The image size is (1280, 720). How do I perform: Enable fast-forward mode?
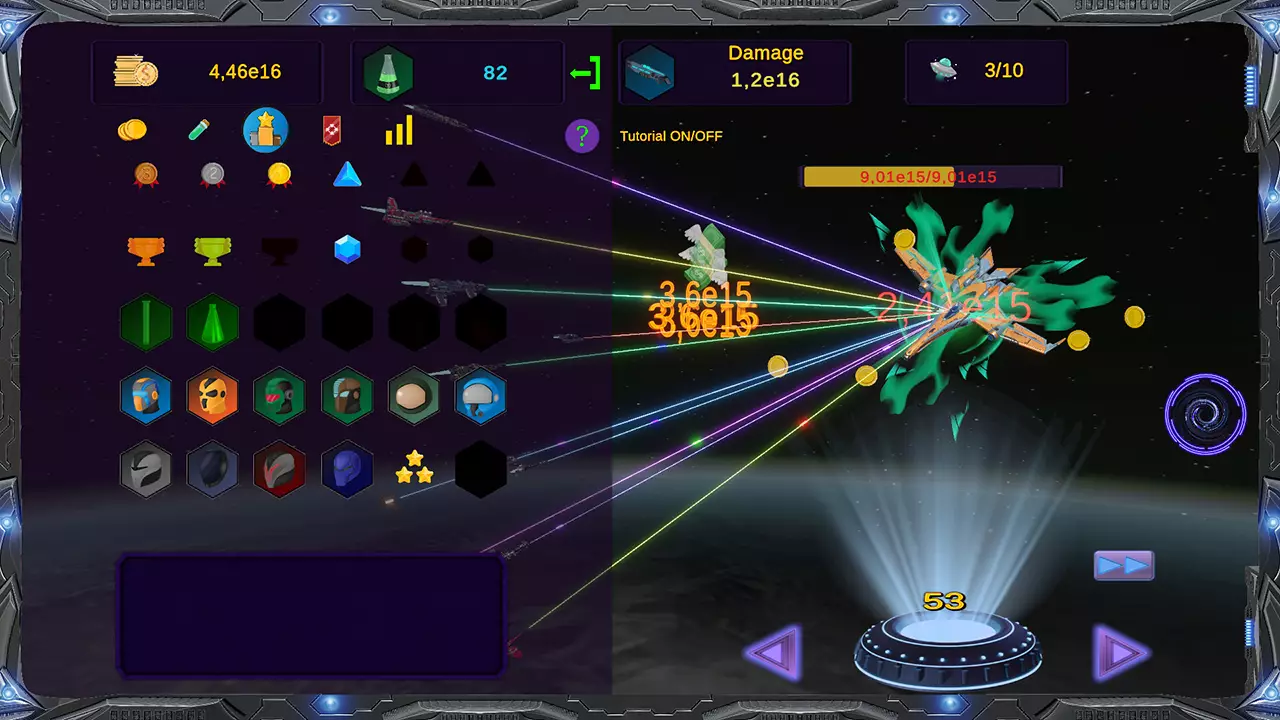pyautogui.click(x=1124, y=565)
